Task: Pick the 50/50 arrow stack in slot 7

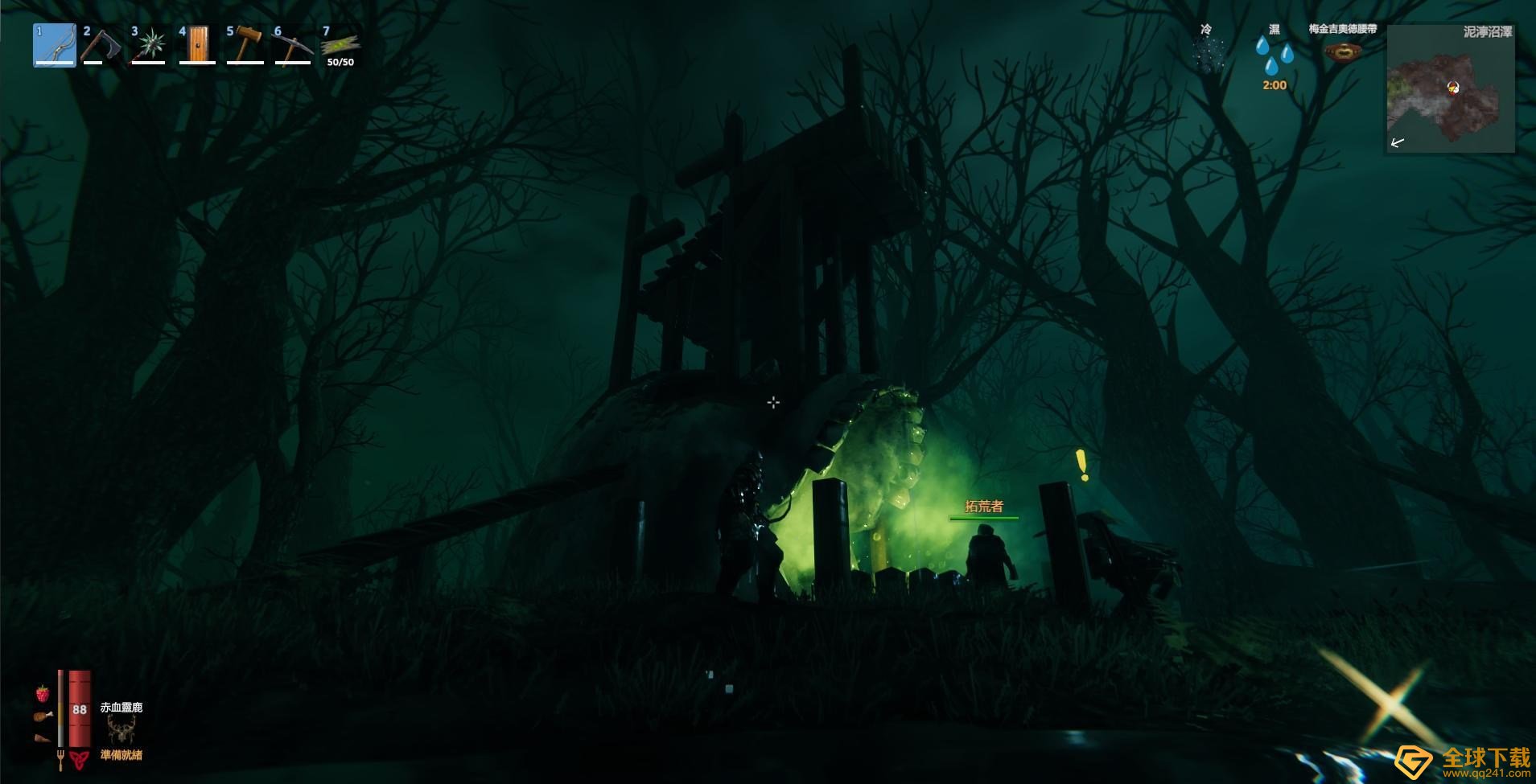Action: (x=340, y=47)
